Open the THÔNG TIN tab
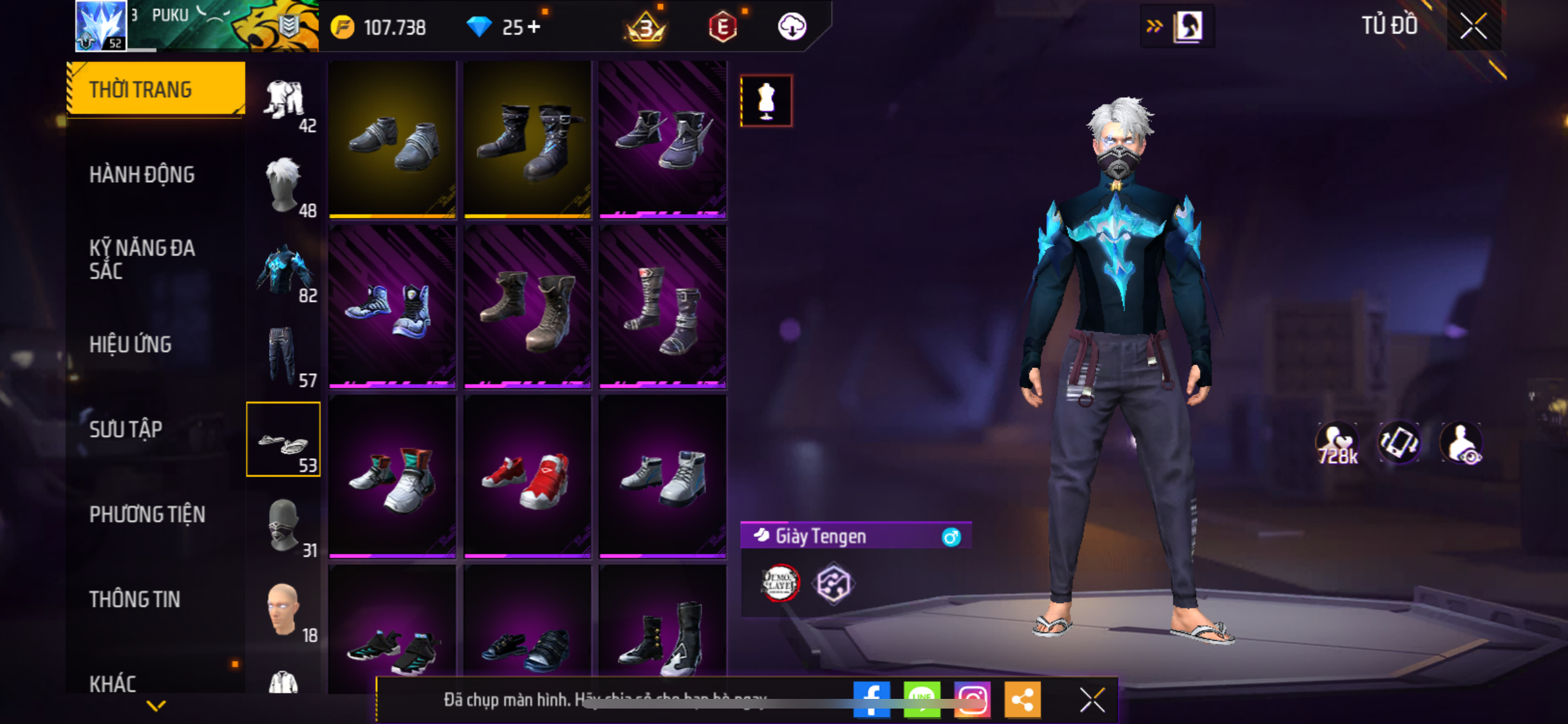 135,599
